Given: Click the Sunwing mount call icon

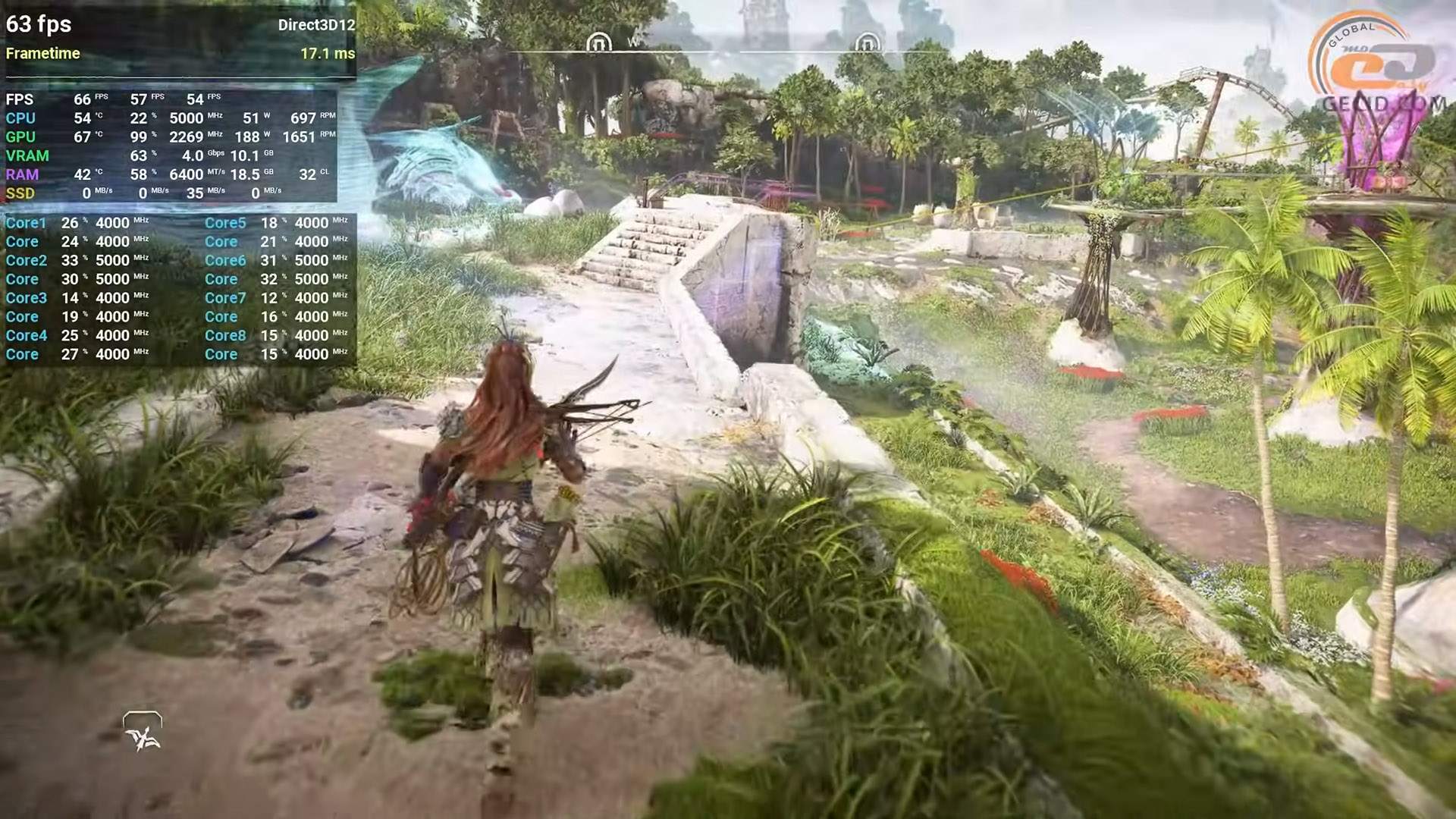Looking at the screenshot, I should click(143, 732).
